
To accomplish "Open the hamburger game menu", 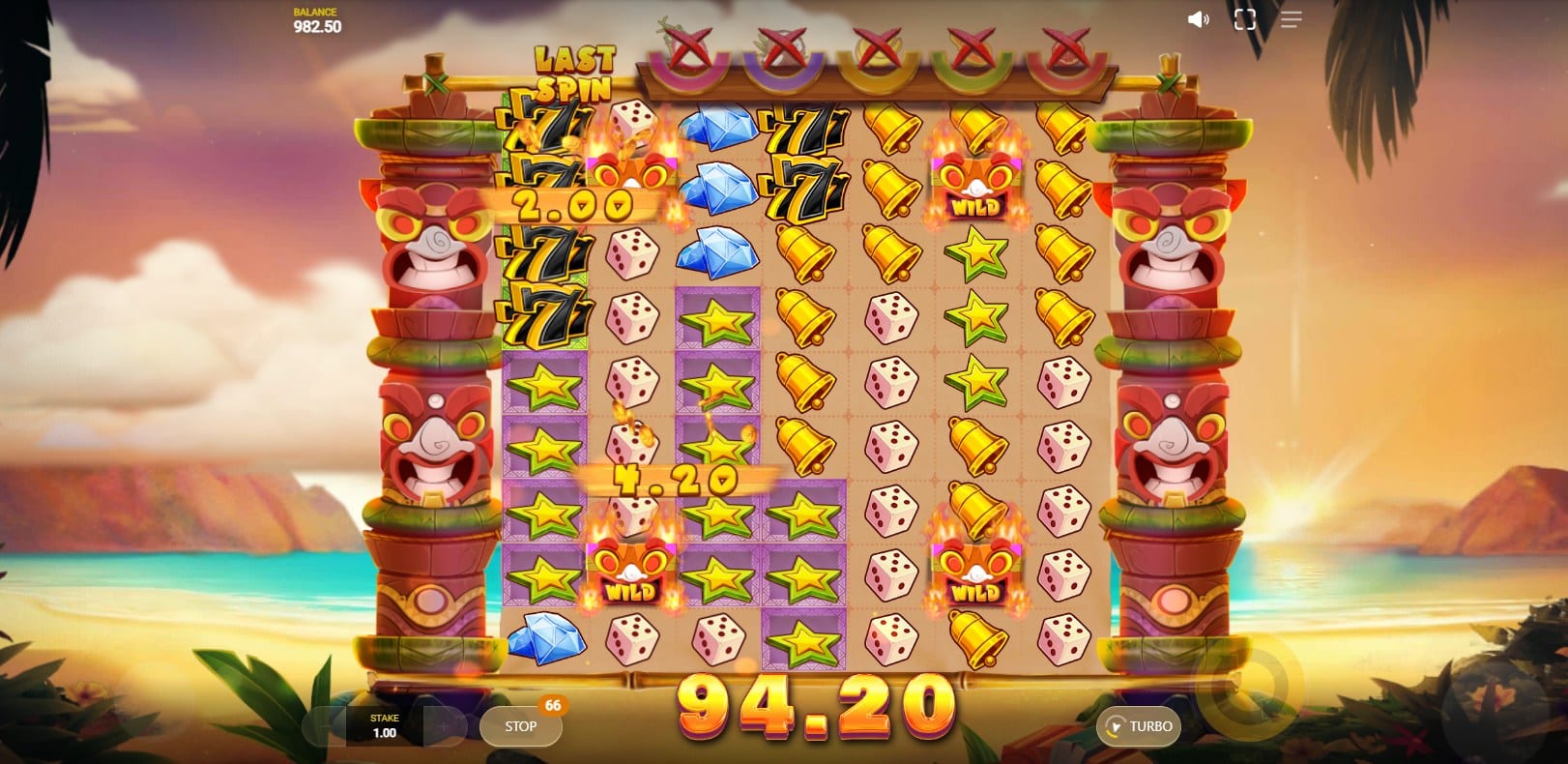I will 1291,20.
